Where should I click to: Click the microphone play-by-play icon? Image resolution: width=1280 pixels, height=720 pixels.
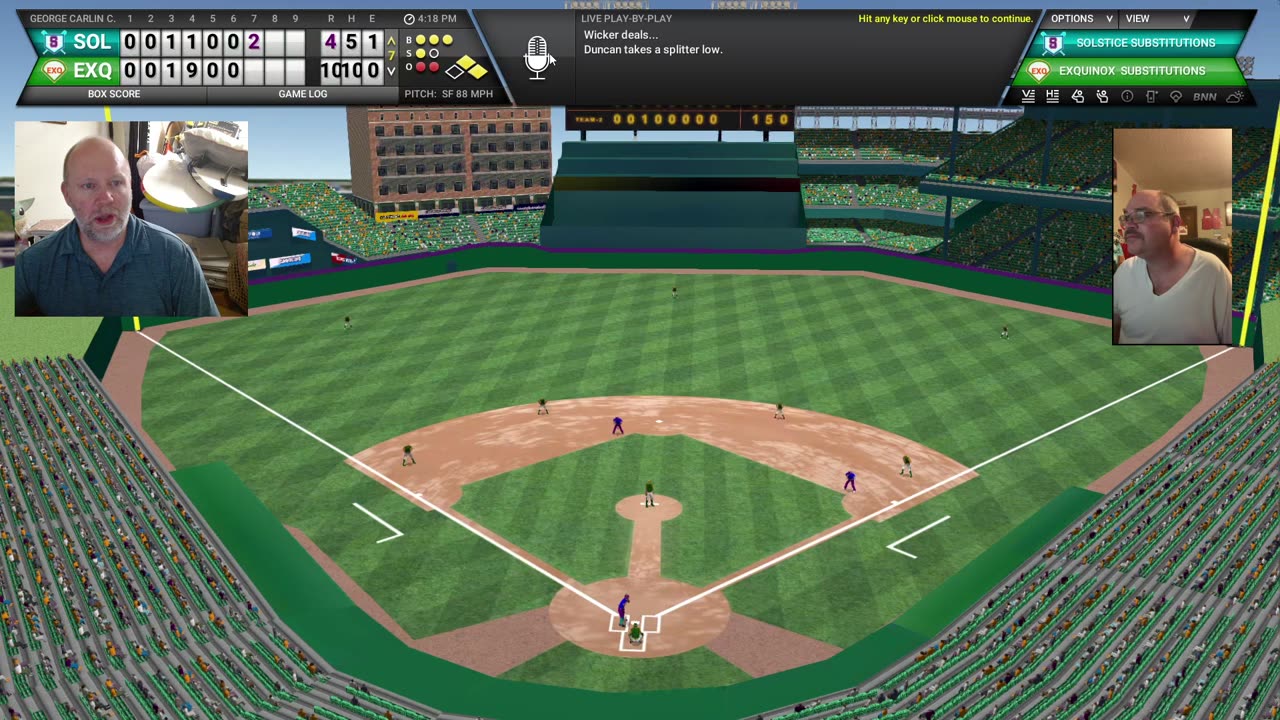tap(537, 57)
